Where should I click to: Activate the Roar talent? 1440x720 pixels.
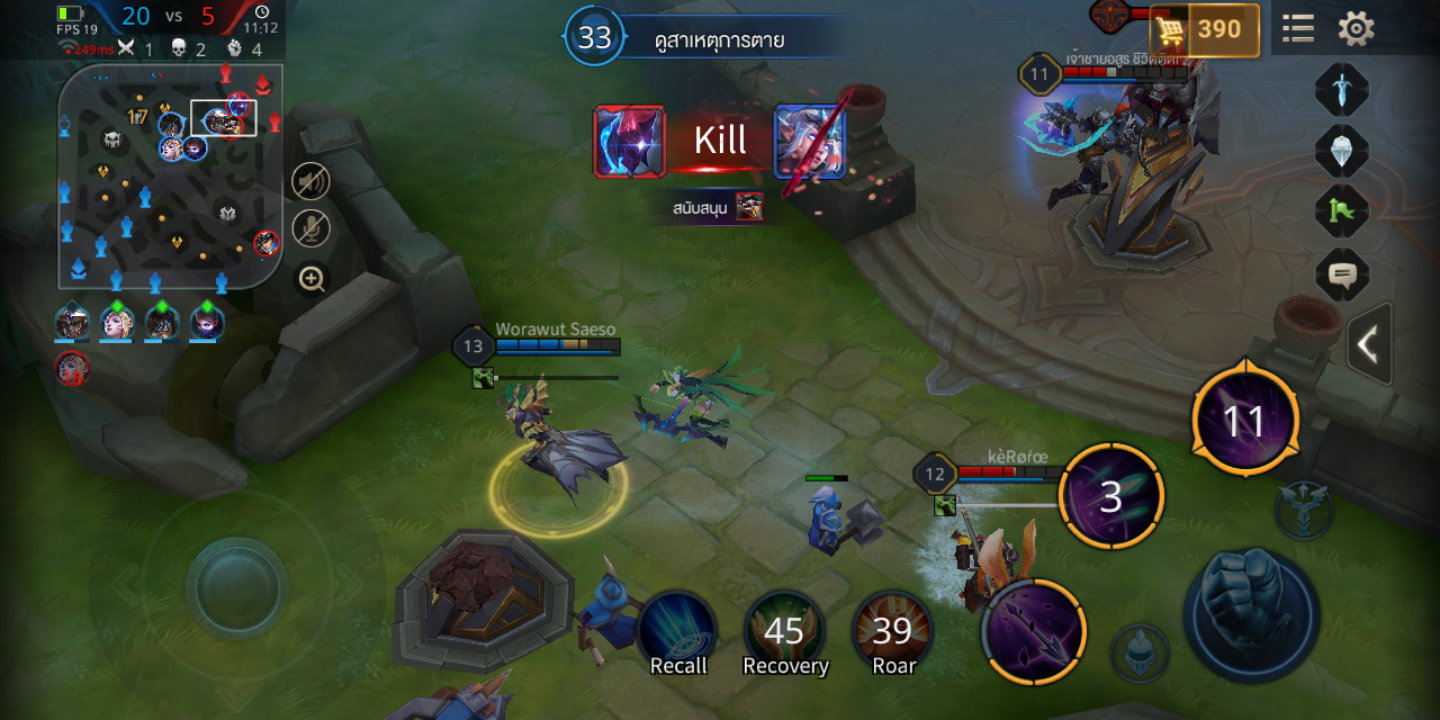[x=893, y=632]
